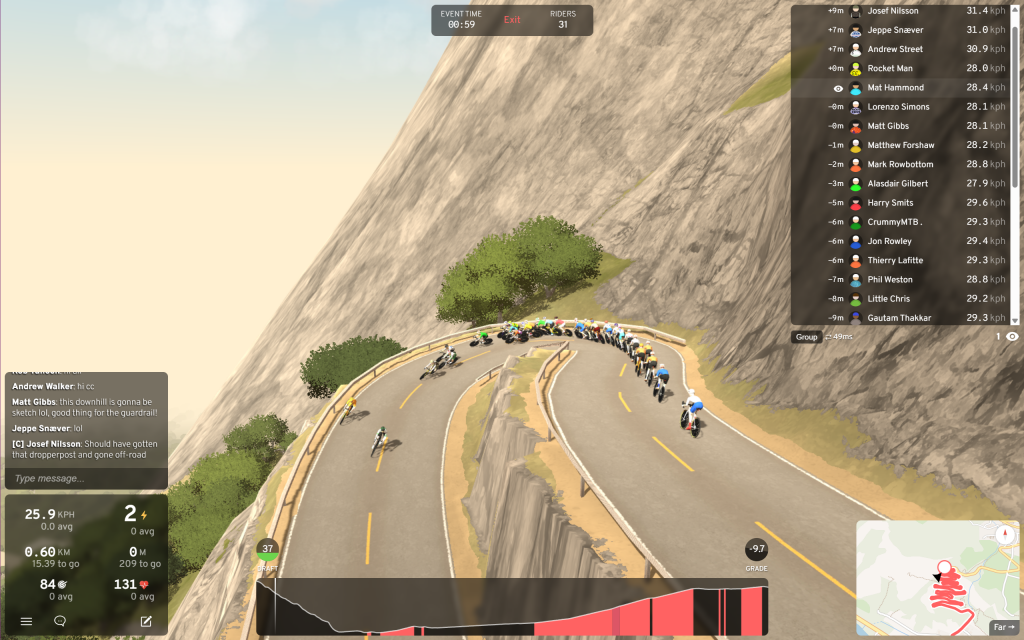Viewport: 1024px width, 640px height.
Task: Click the spectator eye icon below rider list
Action: click(1012, 337)
